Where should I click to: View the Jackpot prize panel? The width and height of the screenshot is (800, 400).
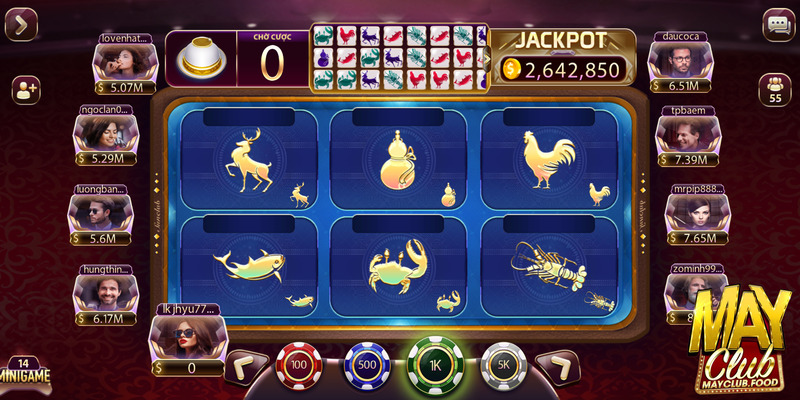(x=565, y=58)
